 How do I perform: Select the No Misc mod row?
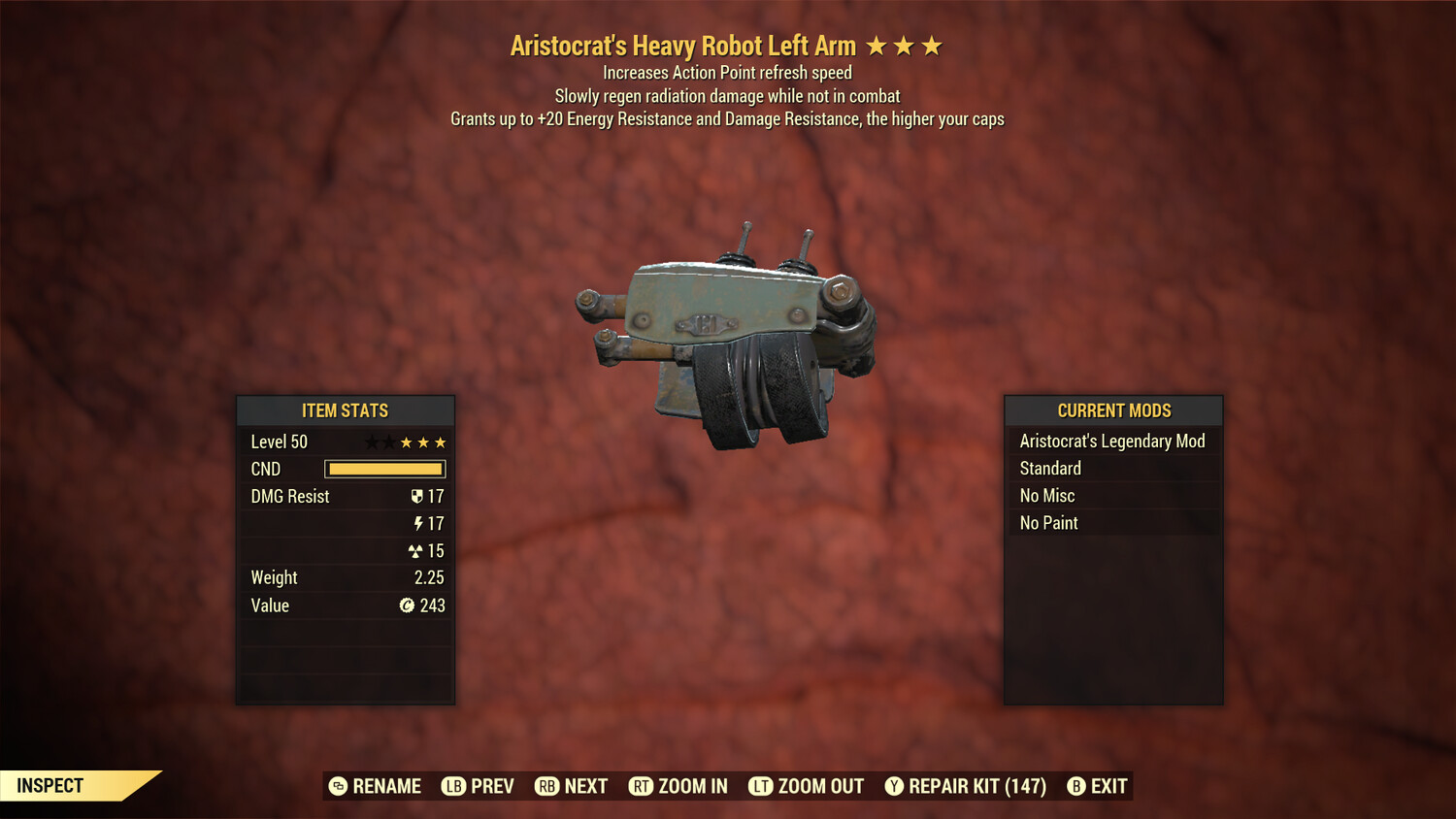point(1112,496)
